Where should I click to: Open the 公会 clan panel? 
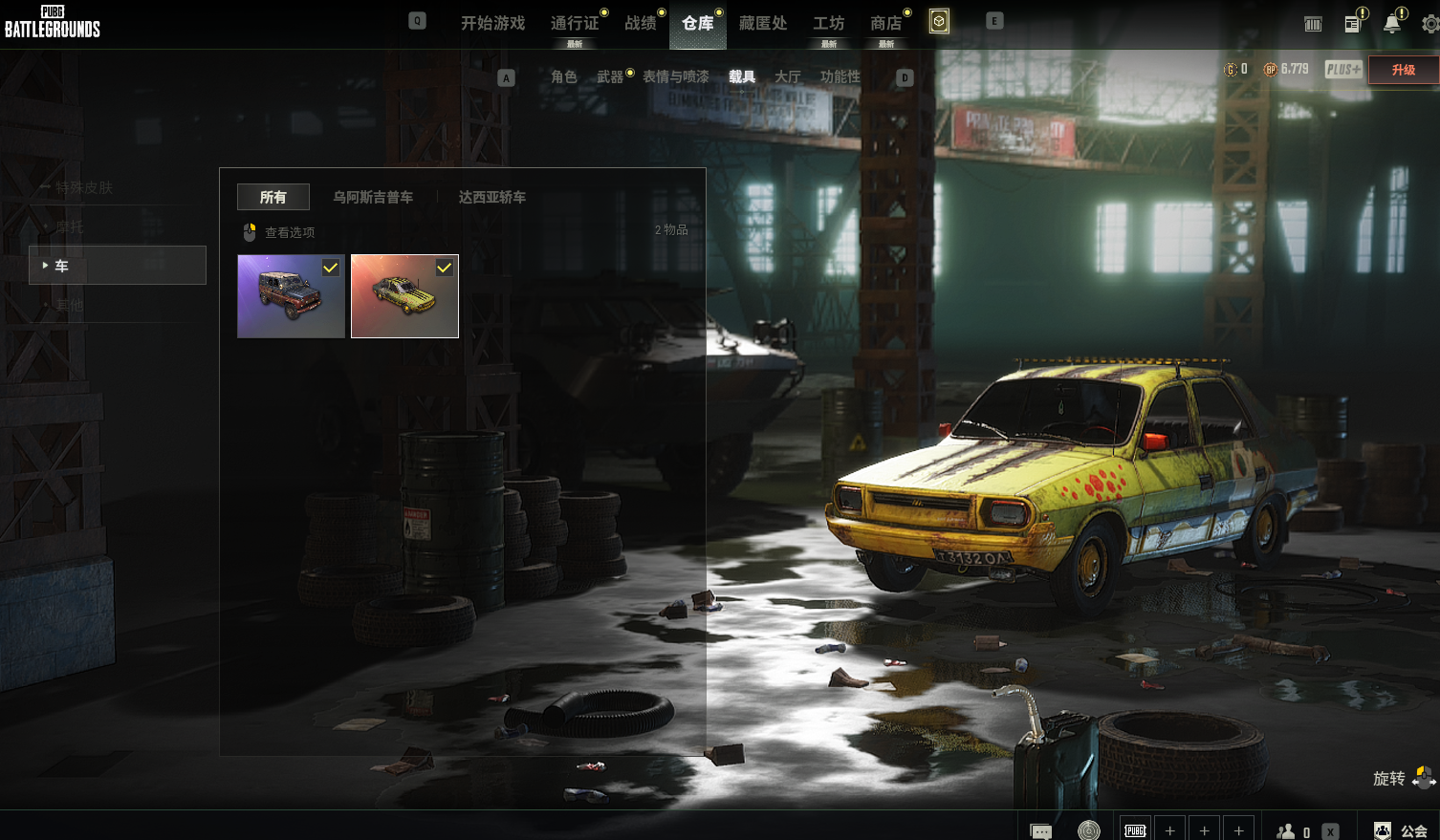1403,830
